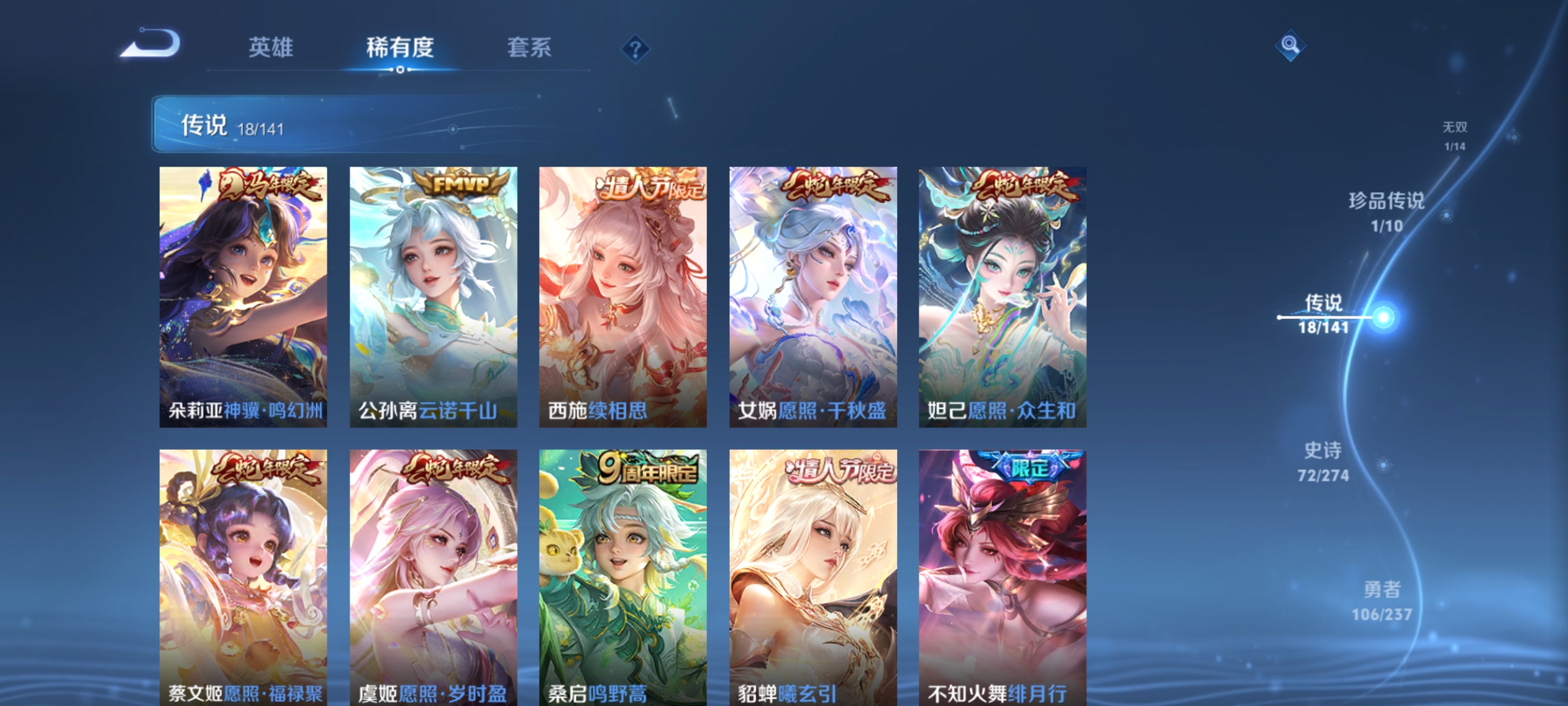Click the search magnifier icon
Screen dimensions: 1568x706
[x=1288, y=47]
